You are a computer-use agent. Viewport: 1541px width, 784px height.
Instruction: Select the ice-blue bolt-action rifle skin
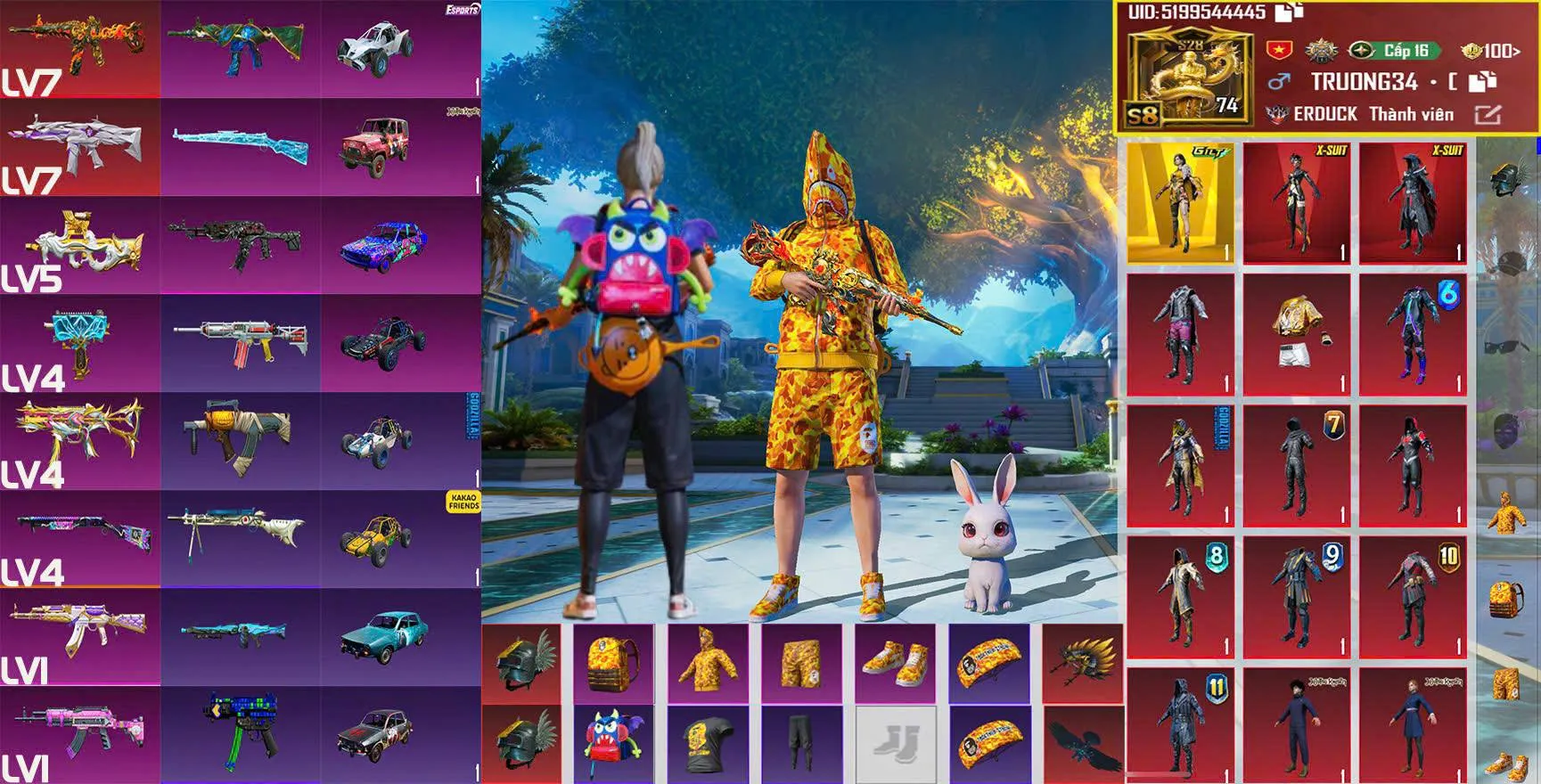pyautogui.click(x=240, y=147)
